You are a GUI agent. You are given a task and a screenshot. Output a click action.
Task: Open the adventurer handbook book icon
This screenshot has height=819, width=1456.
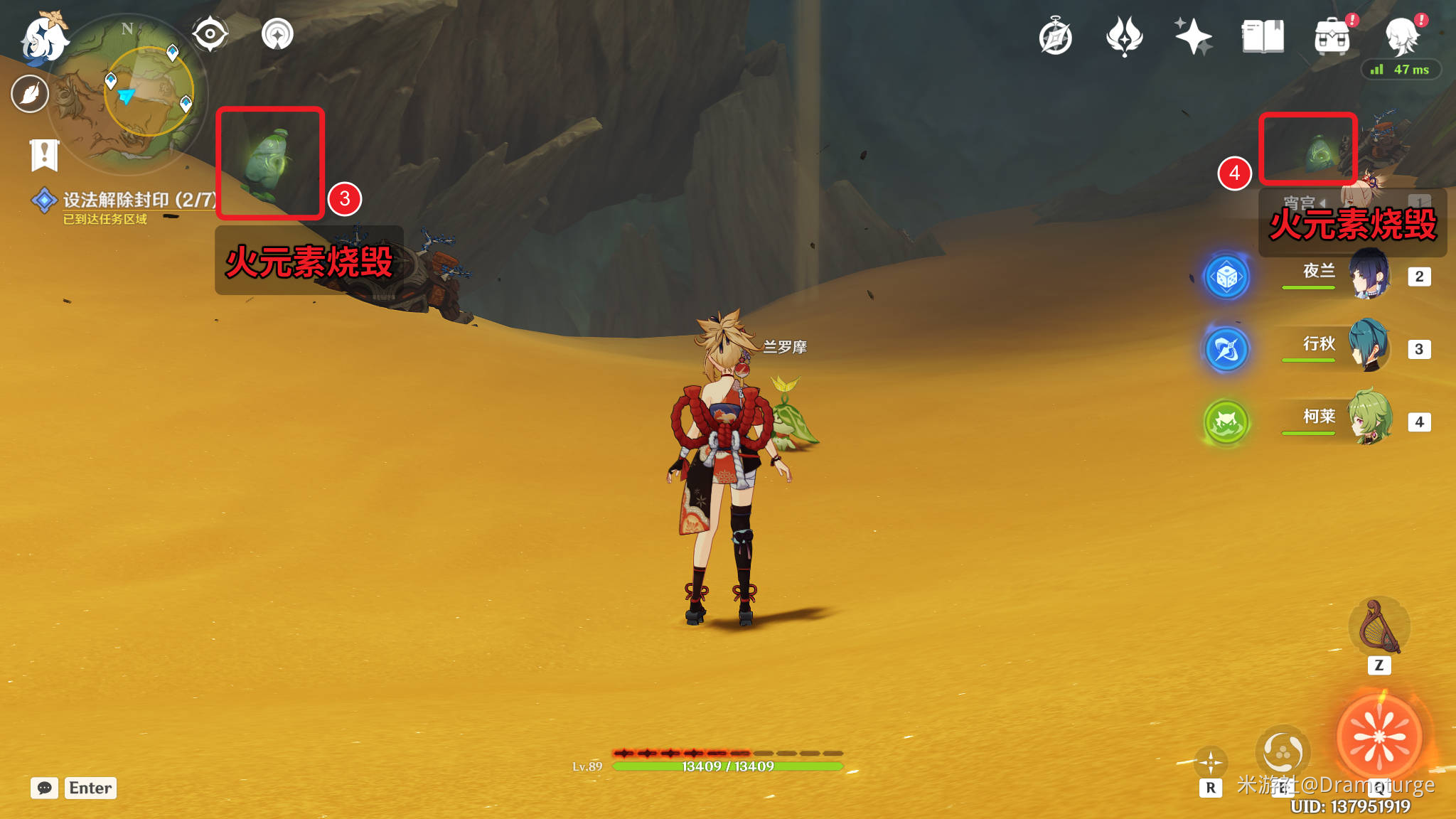[1263, 37]
